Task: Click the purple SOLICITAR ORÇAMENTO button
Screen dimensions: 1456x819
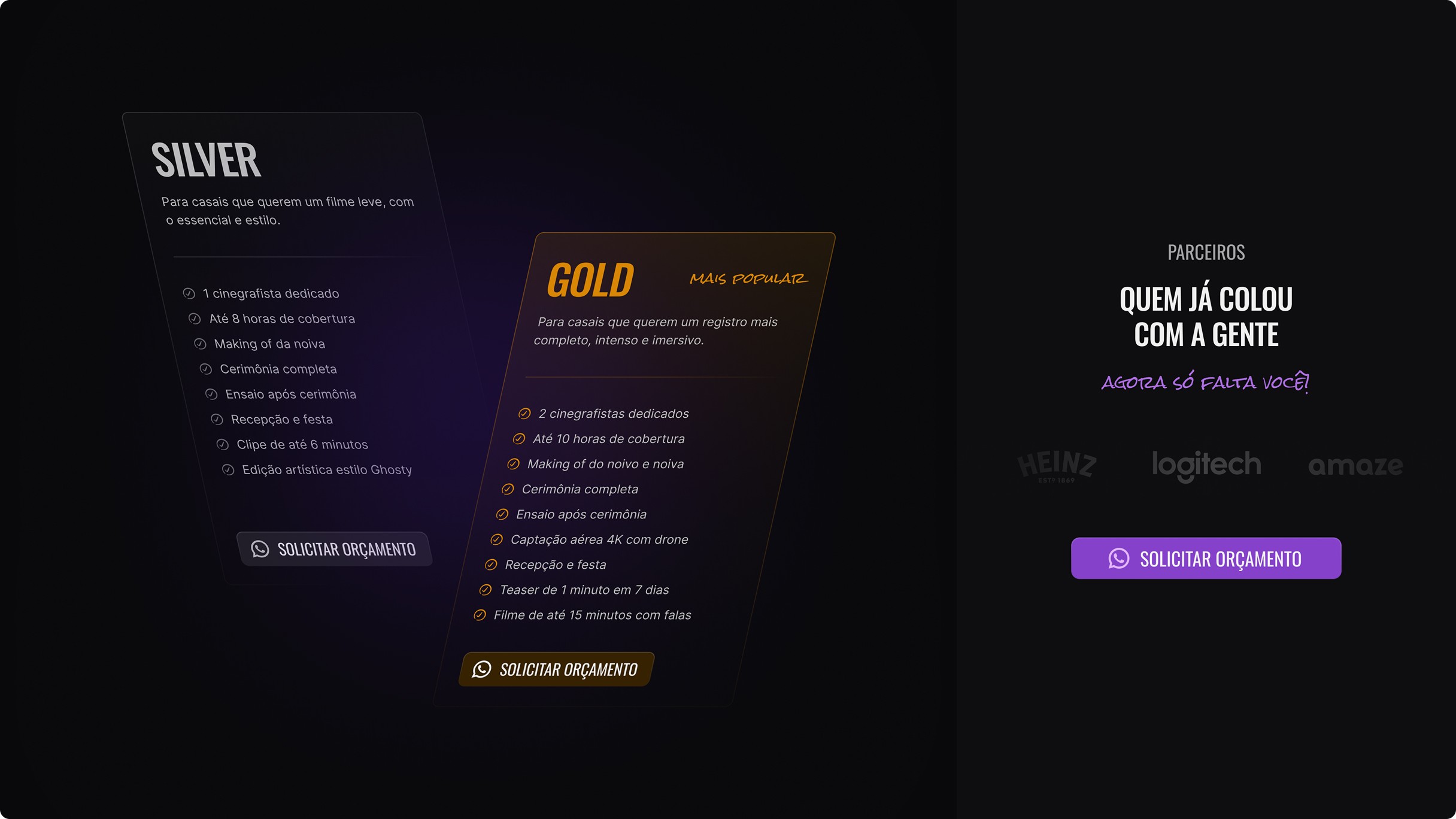Action: coord(1206,558)
